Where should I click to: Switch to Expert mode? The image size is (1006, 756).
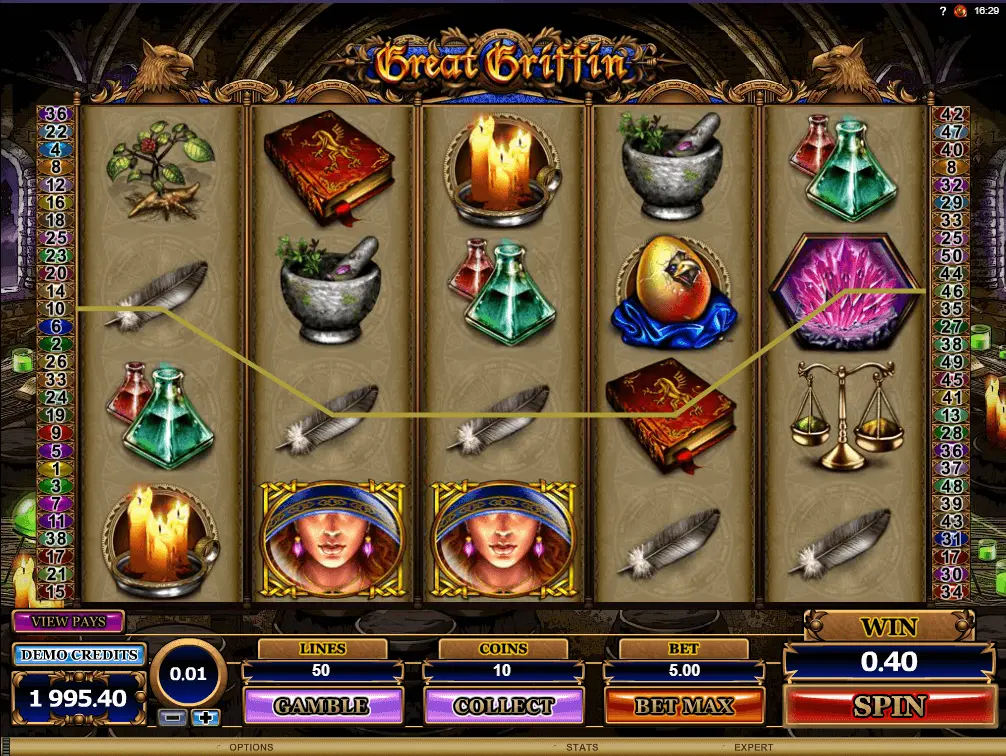click(755, 747)
